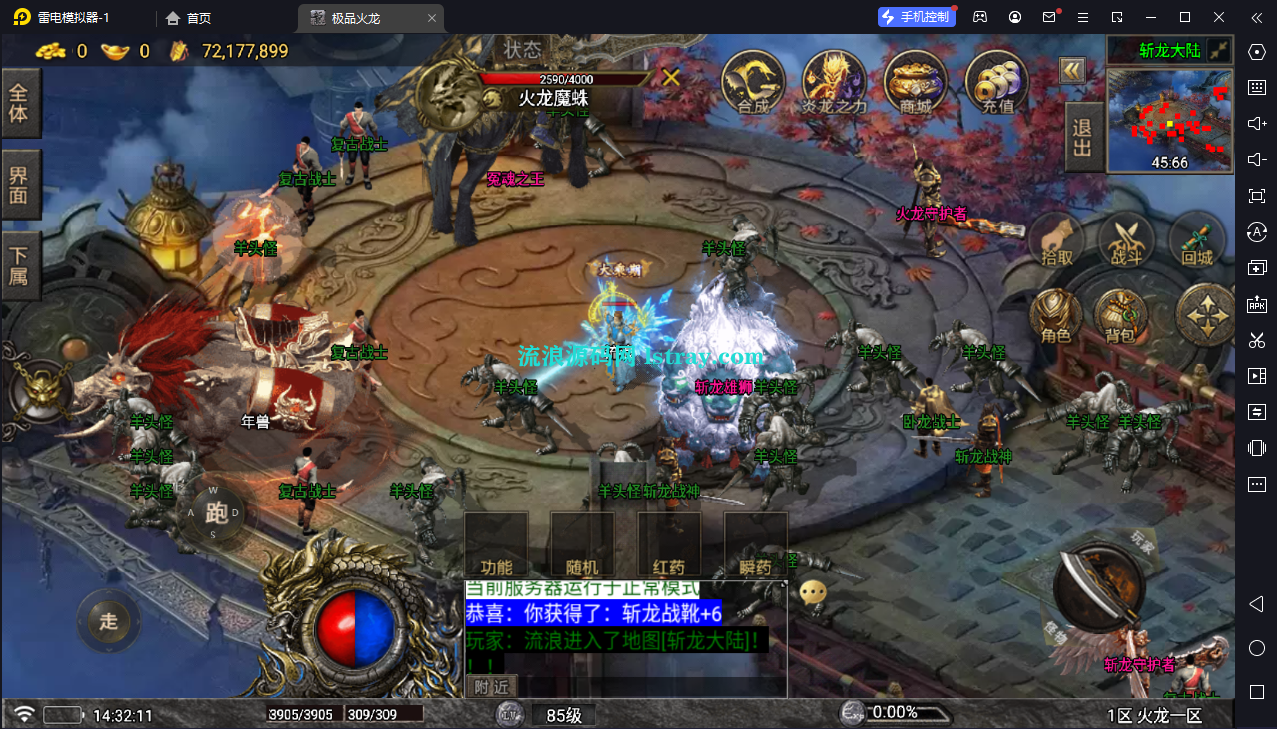Select the 下属 side tab
The height and width of the screenshot is (729, 1277).
(x=19, y=264)
